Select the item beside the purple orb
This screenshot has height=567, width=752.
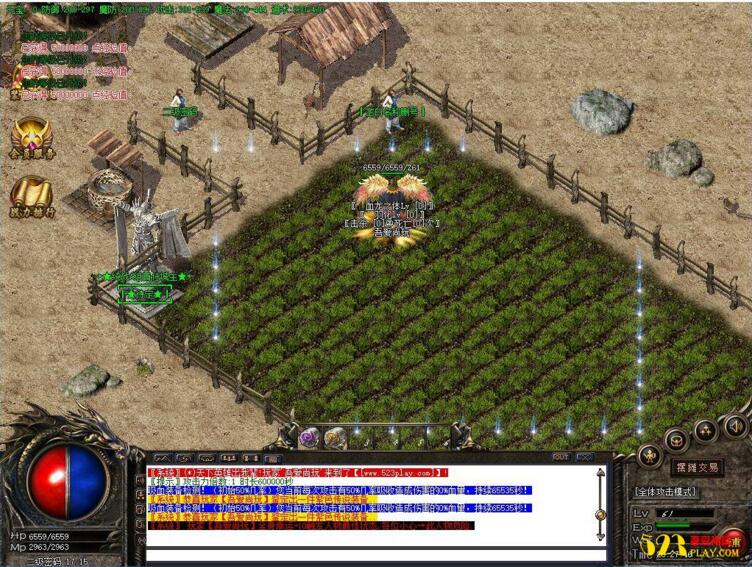(x=335, y=437)
